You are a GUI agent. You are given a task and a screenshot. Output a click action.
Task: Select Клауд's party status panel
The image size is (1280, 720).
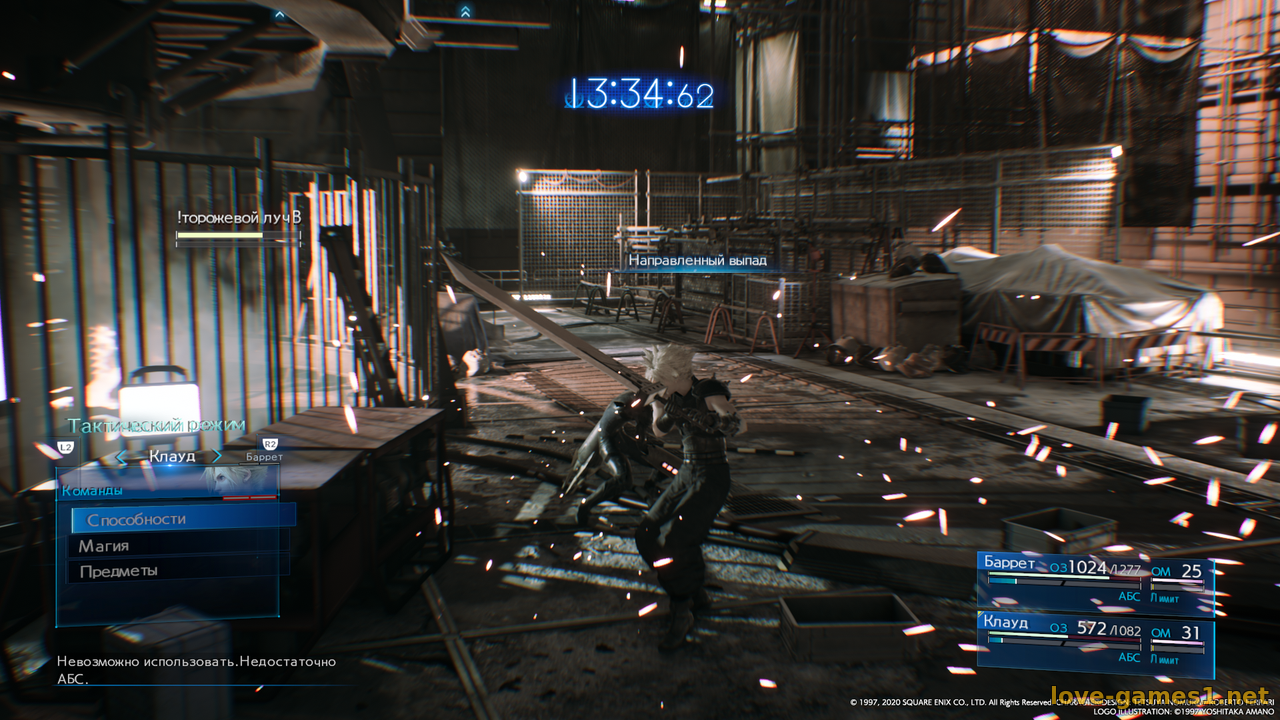[1095, 644]
